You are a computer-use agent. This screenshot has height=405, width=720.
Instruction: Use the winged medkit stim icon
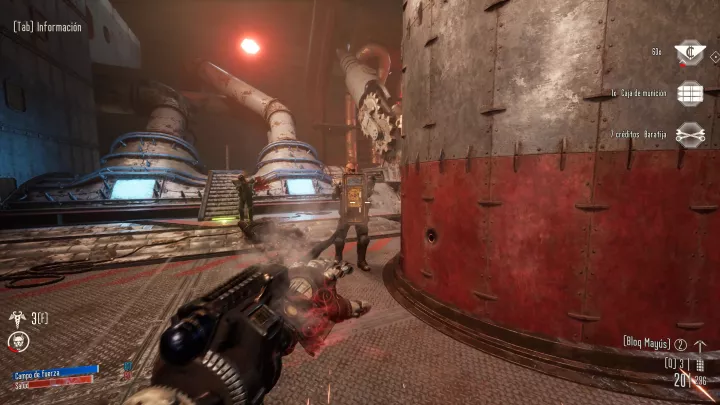17,318
